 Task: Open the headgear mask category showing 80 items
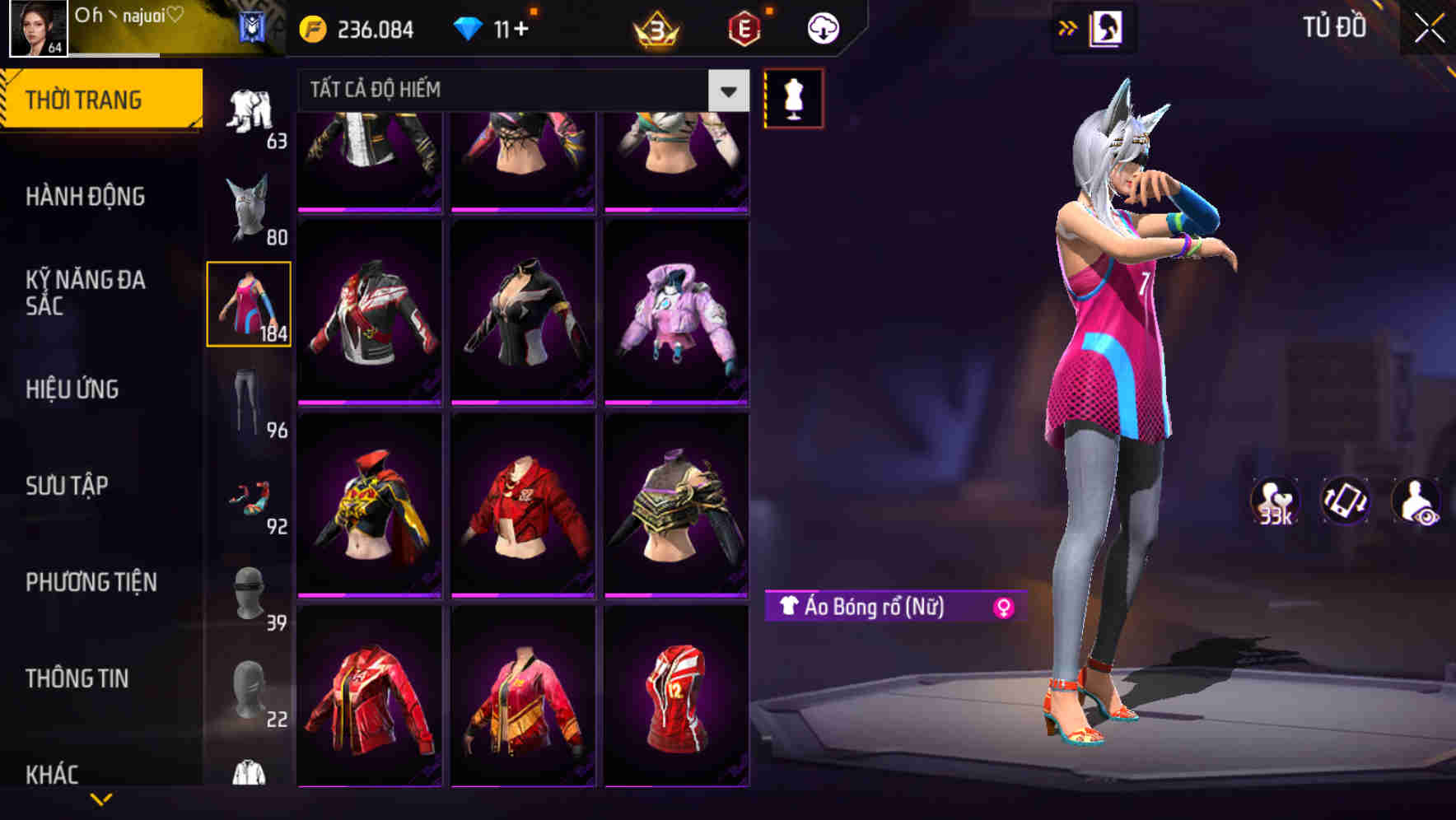(x=250, y=206)
